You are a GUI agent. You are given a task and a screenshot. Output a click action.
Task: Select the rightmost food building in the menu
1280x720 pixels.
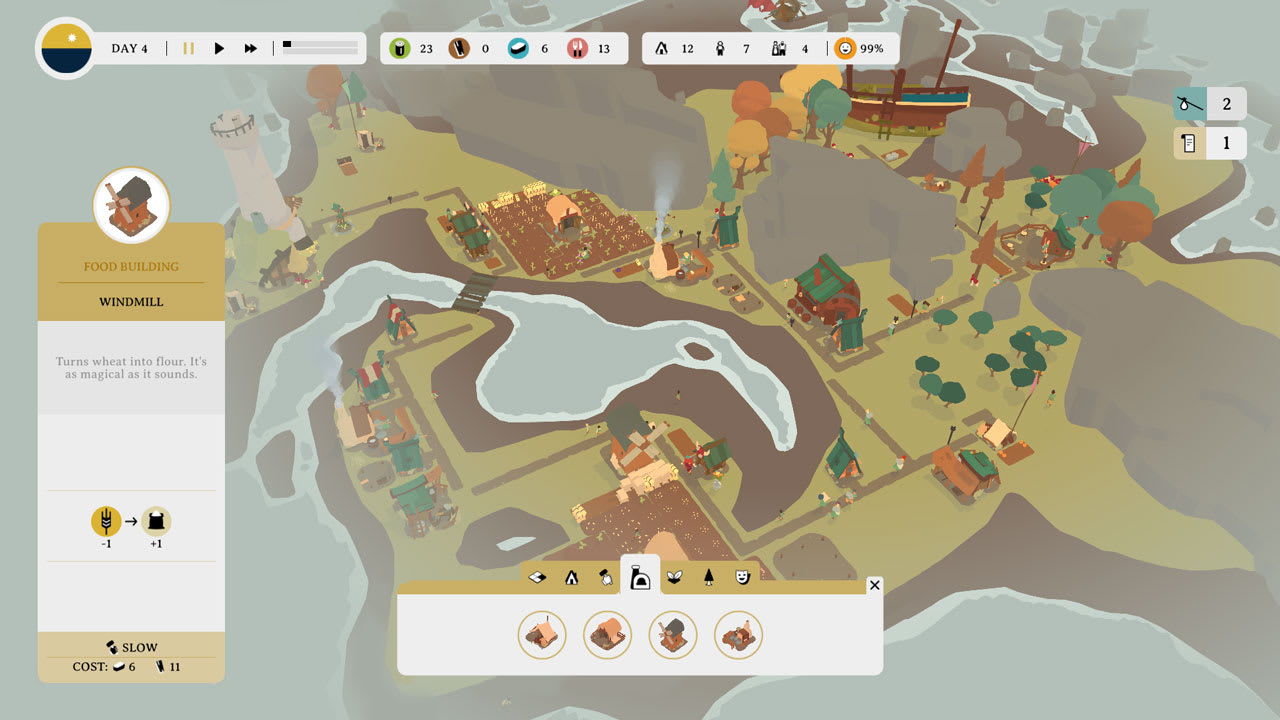click(x=738, y=636)
